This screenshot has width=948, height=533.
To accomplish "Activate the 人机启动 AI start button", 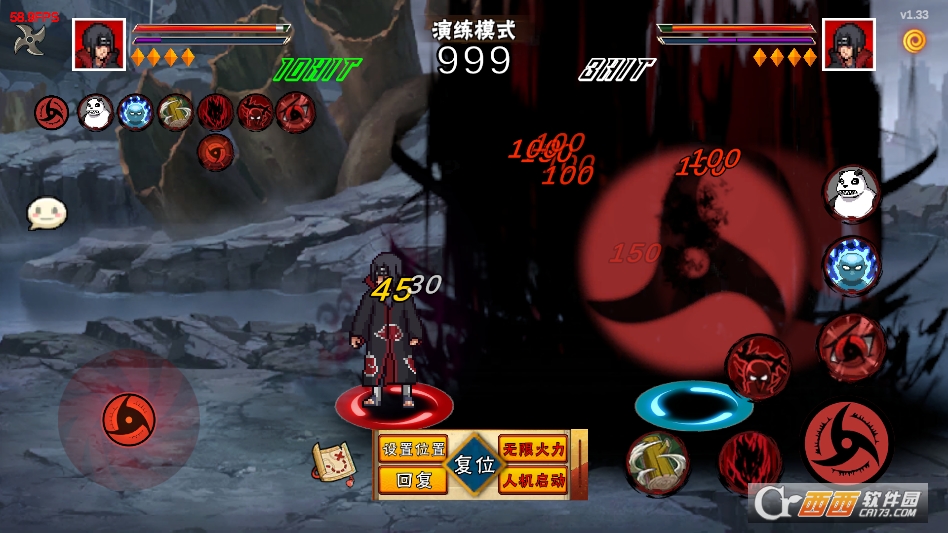I will coord(533,480).
